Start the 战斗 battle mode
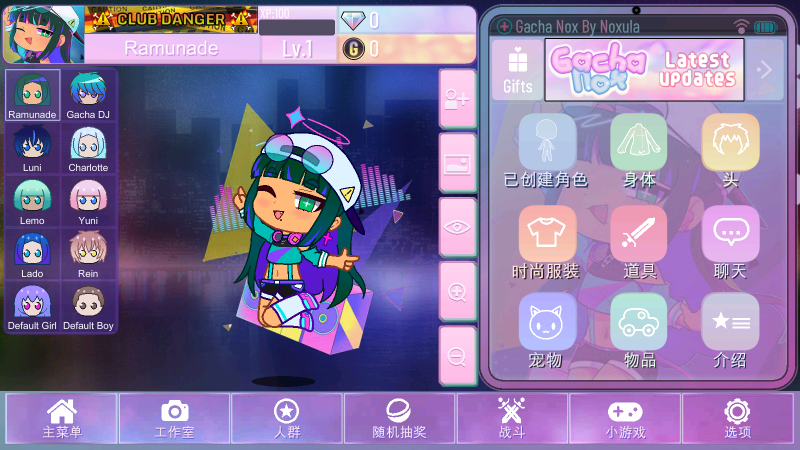 [x=512, y=418]
